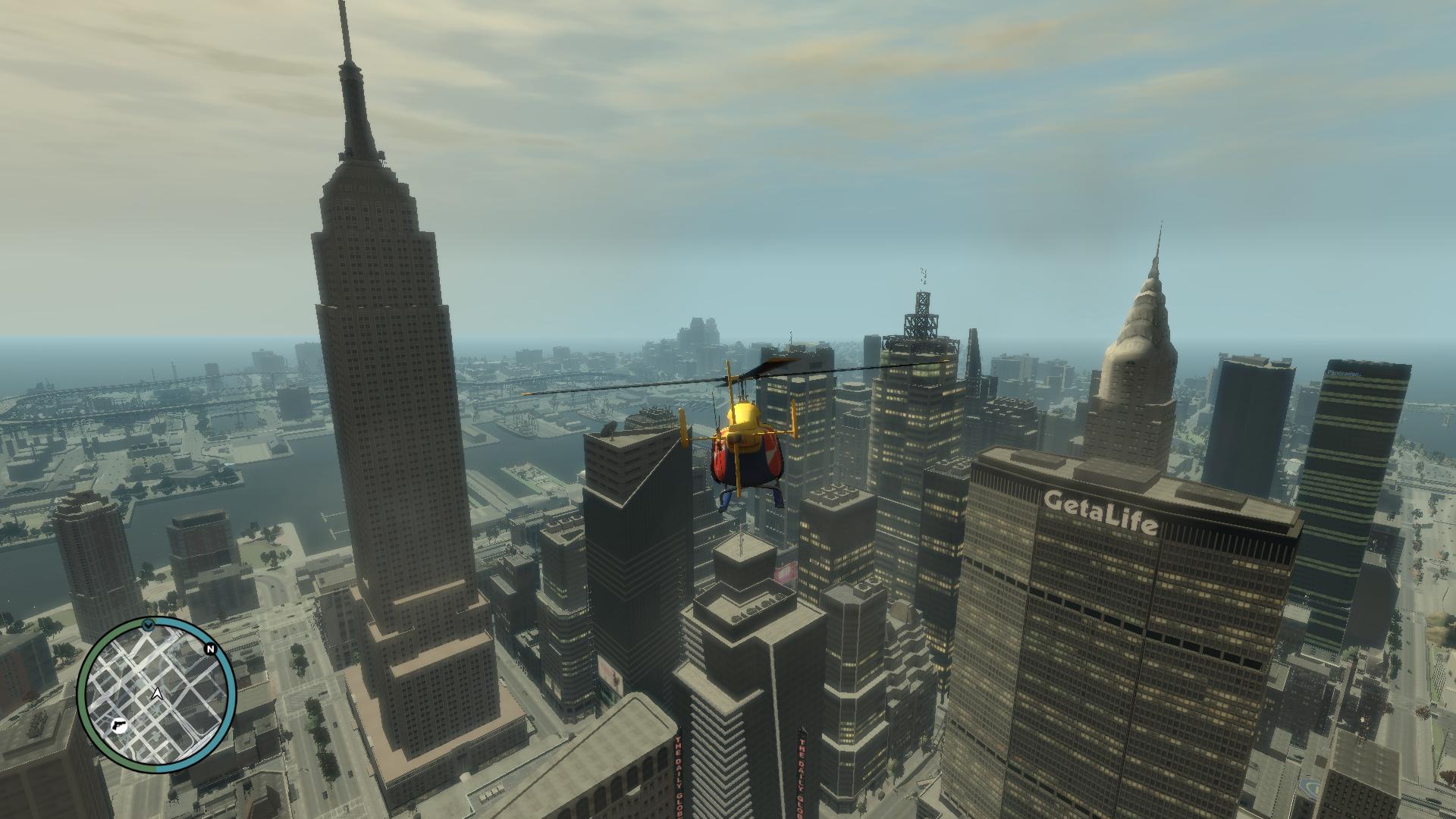
Task: Select the blue down-arrow marker on radar rim
Action: (148, 625)
